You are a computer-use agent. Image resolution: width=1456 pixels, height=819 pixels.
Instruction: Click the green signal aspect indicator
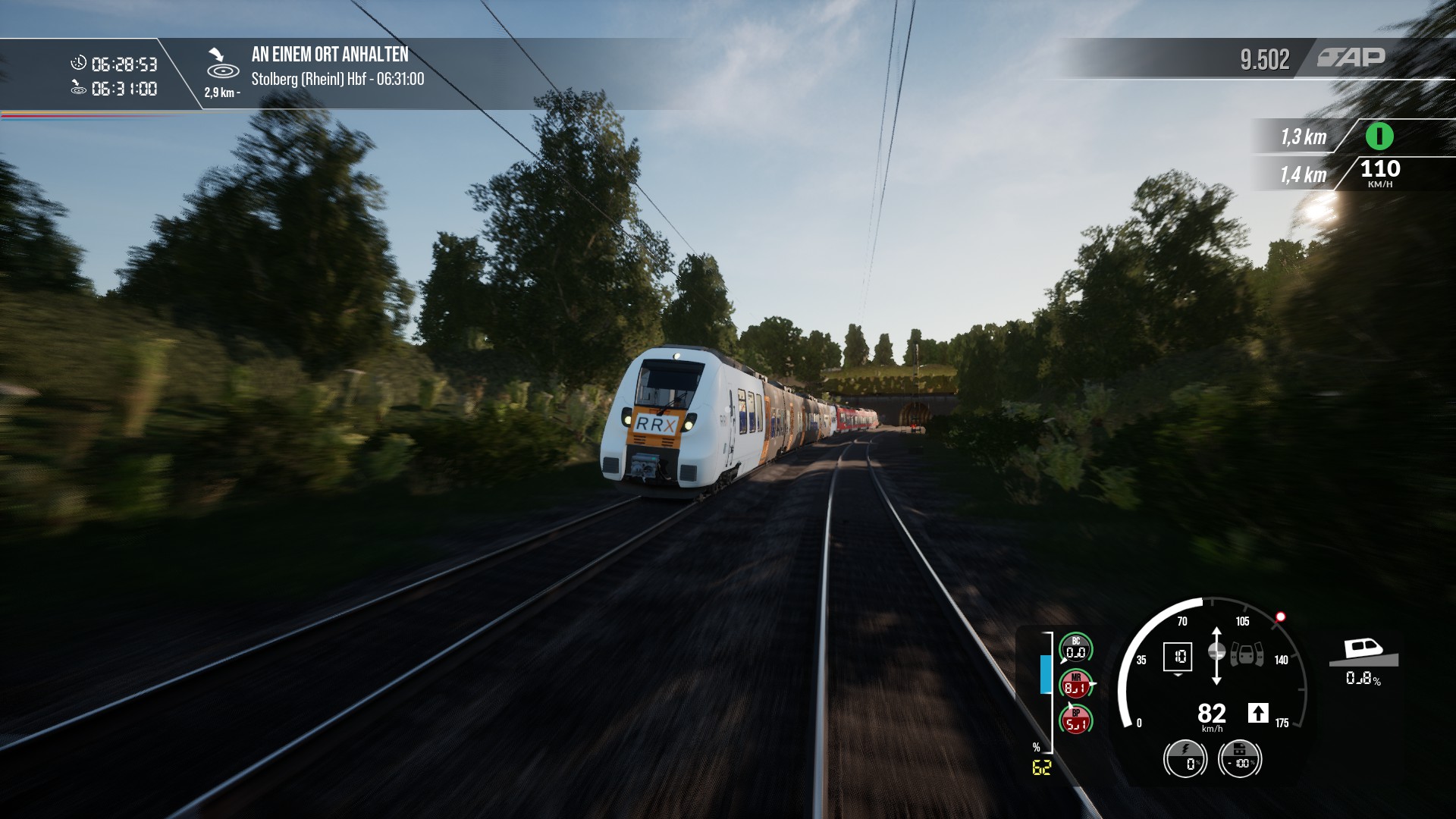click(x=1379, y=136)
